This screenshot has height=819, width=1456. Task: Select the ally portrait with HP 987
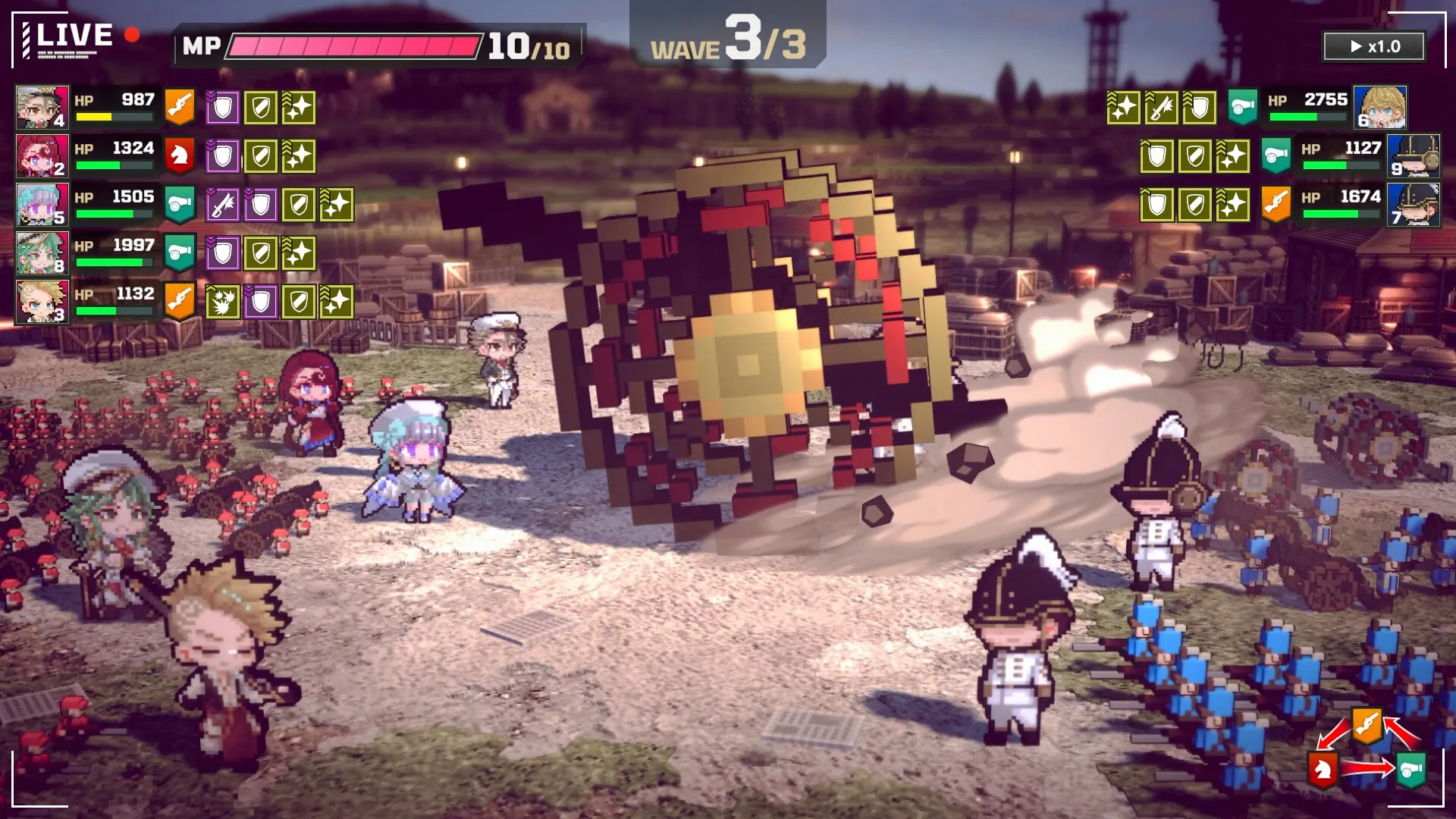pyautogui.click(x=42, y=108)
